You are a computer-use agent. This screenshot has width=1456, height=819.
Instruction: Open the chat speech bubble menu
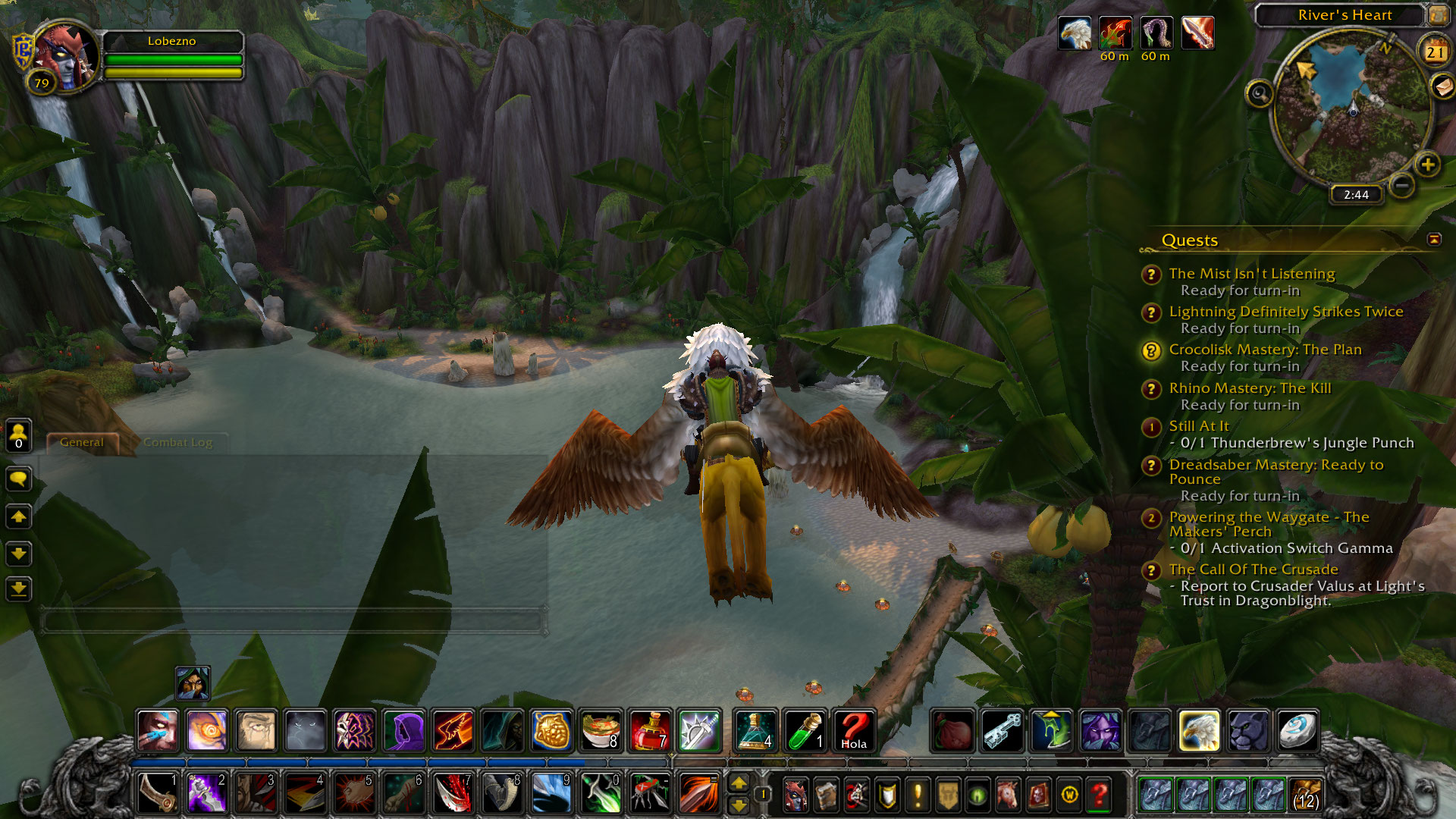[19, 479]
